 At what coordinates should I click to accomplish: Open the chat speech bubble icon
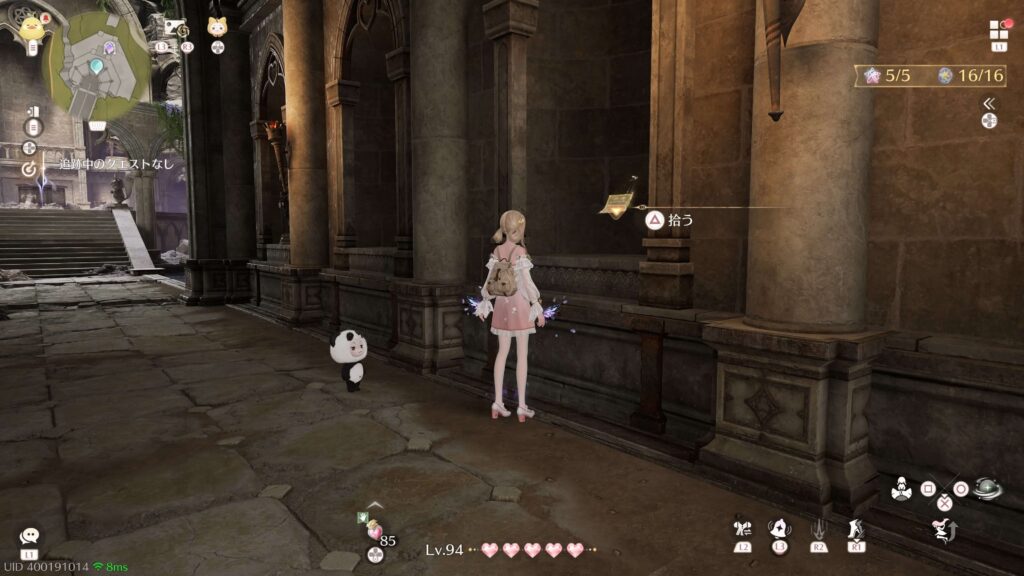coord(29,537)
